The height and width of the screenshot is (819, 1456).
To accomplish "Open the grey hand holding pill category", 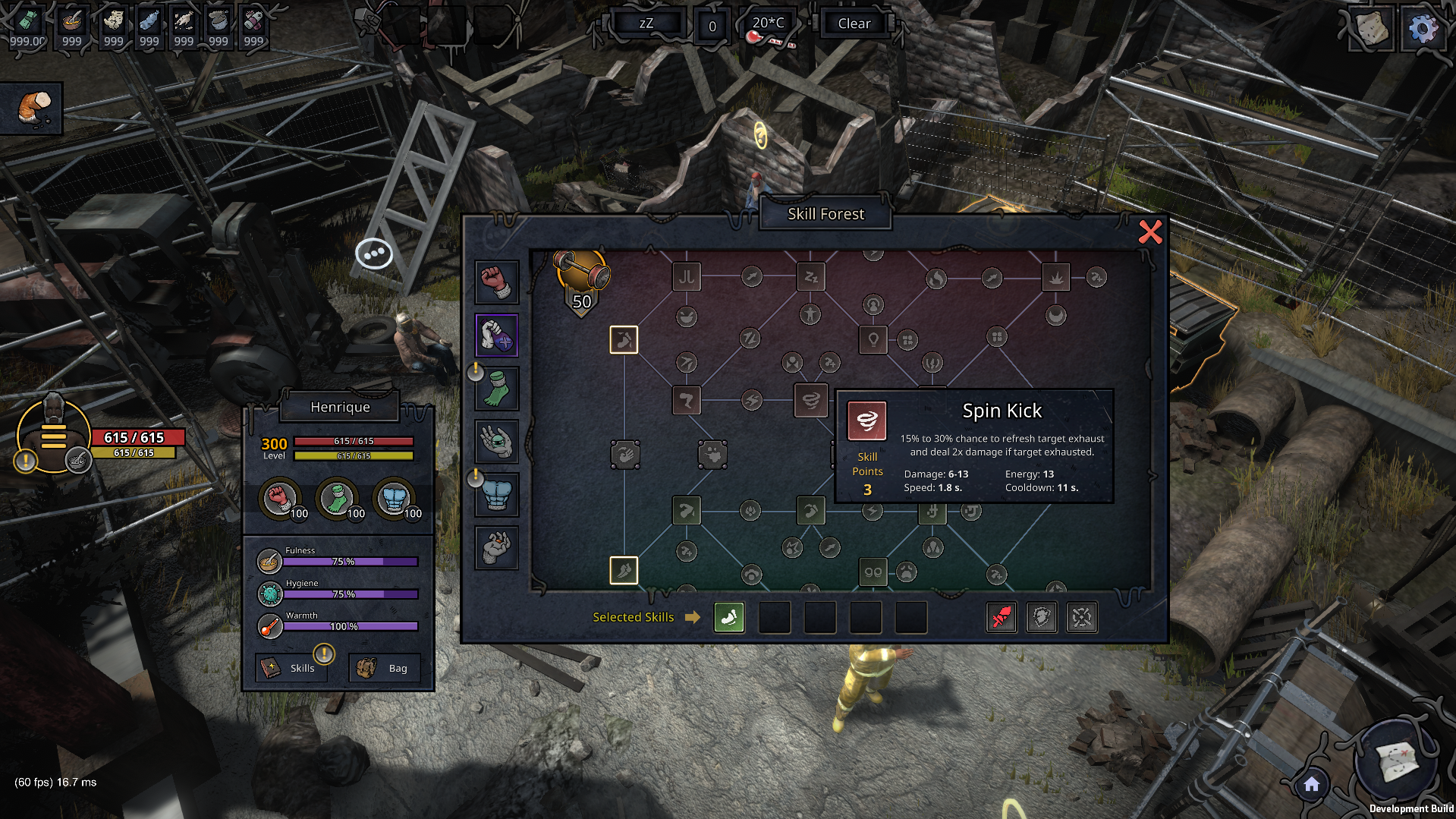I will tap(496, 547).
